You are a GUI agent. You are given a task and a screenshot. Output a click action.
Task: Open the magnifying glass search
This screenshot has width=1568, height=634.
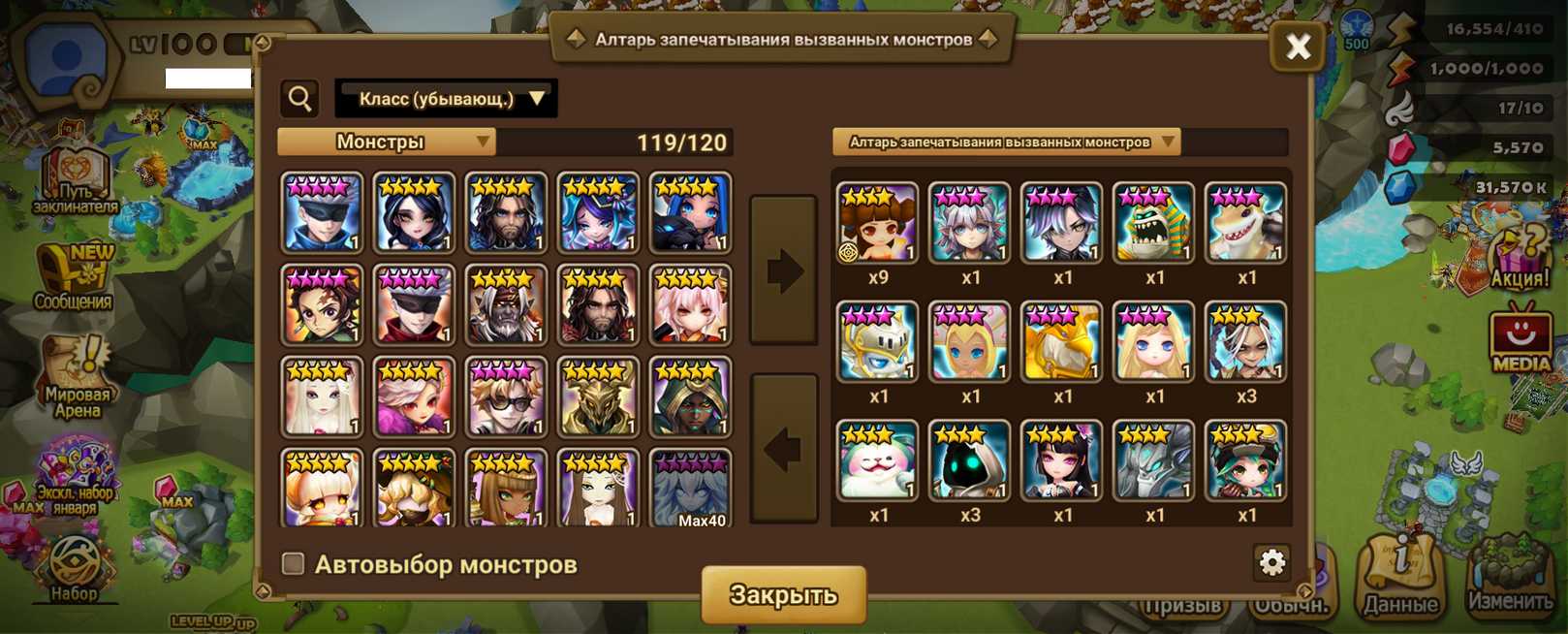[300, 98]
